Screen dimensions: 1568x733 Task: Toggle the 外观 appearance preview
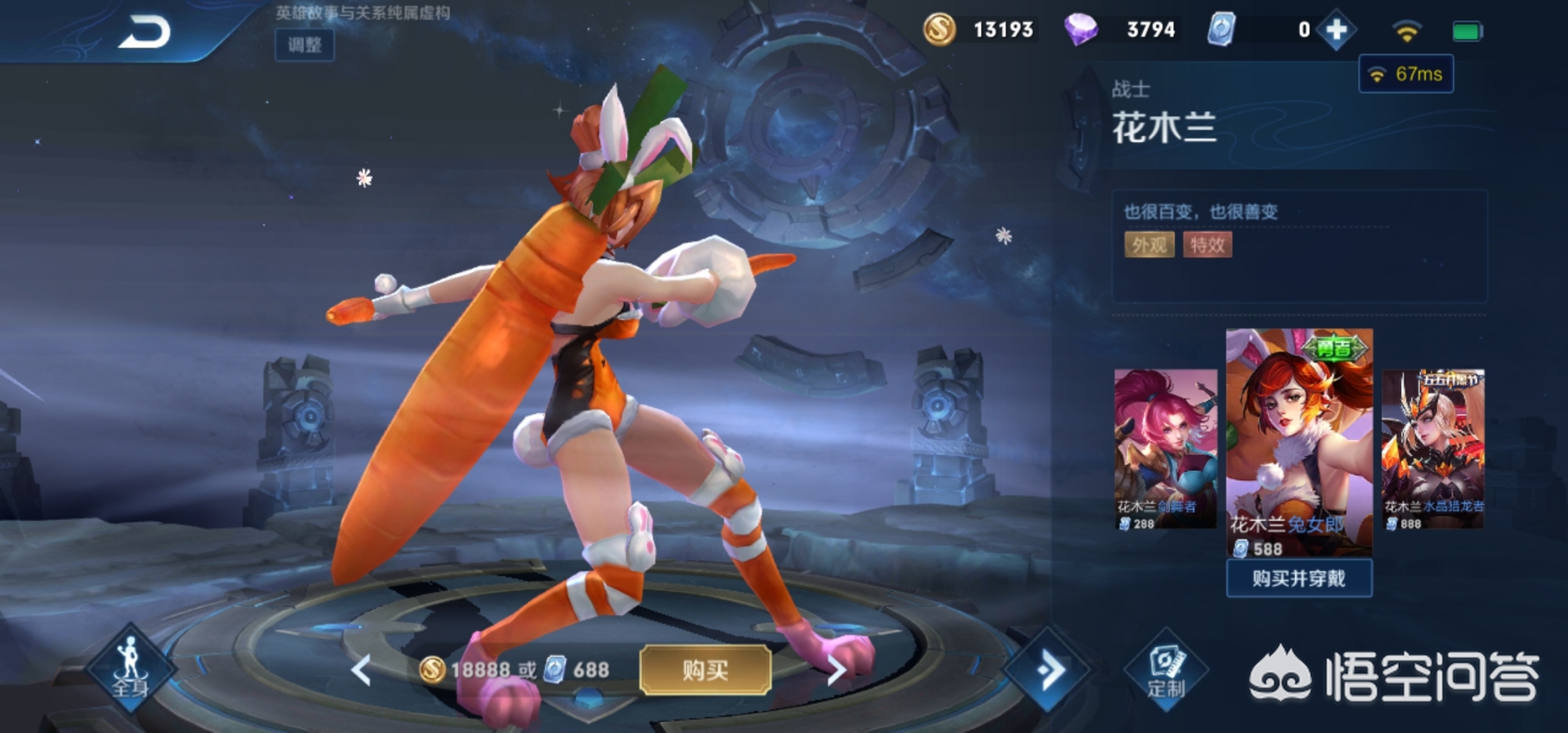(1148, 245)
